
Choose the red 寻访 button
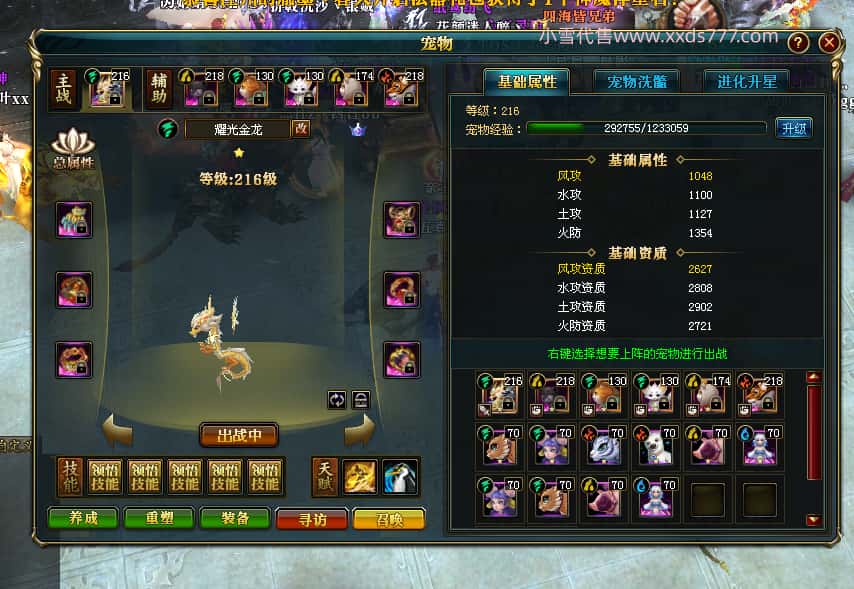(311, 519)
